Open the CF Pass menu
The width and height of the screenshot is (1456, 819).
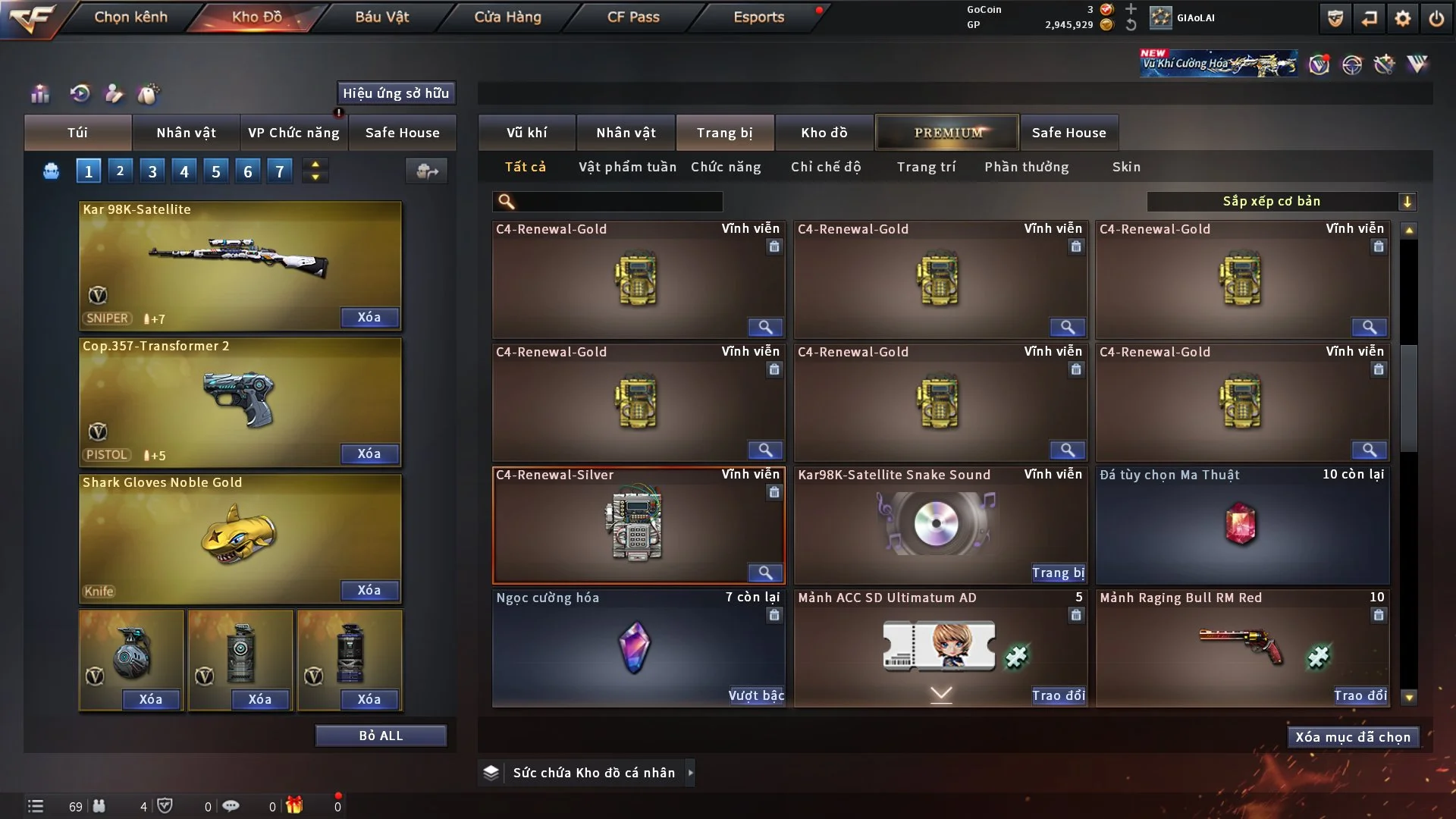tap(633, 17)
